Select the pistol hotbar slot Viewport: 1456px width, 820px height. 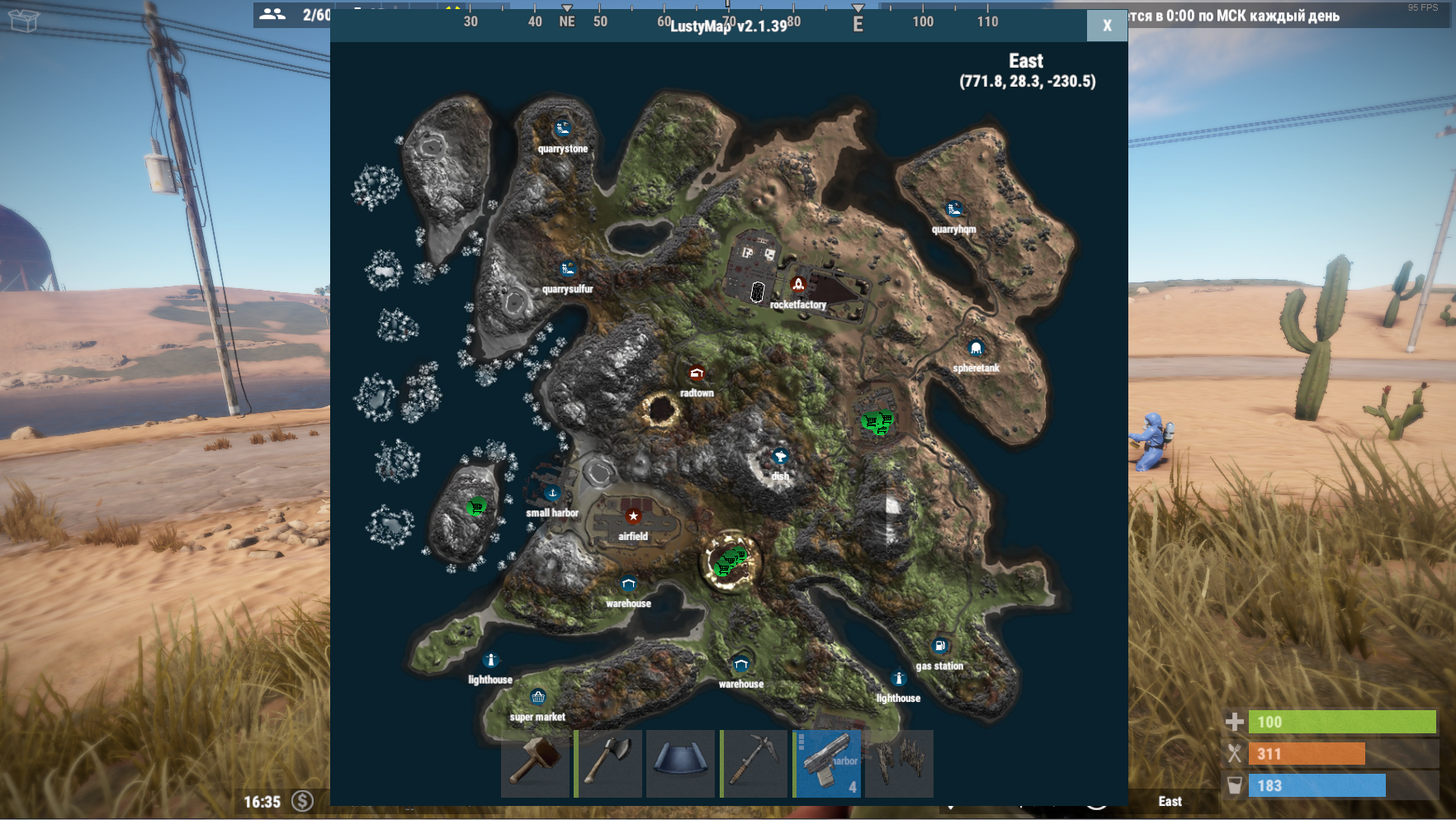click(827, 762)
